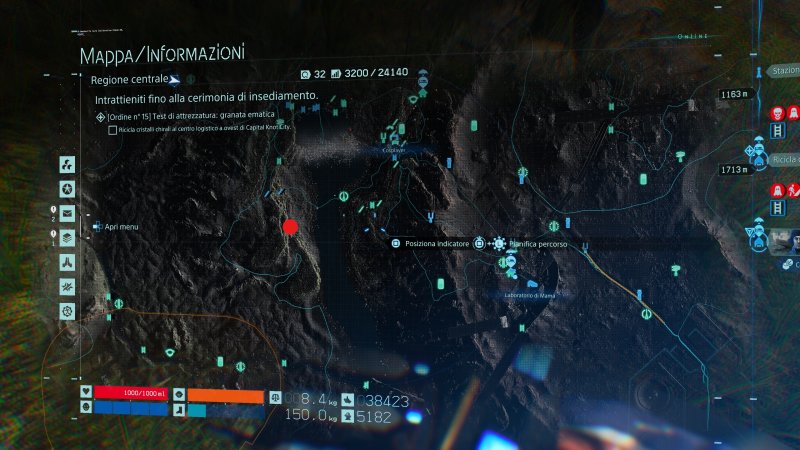Select the praying hands sidebar icon

67,262
